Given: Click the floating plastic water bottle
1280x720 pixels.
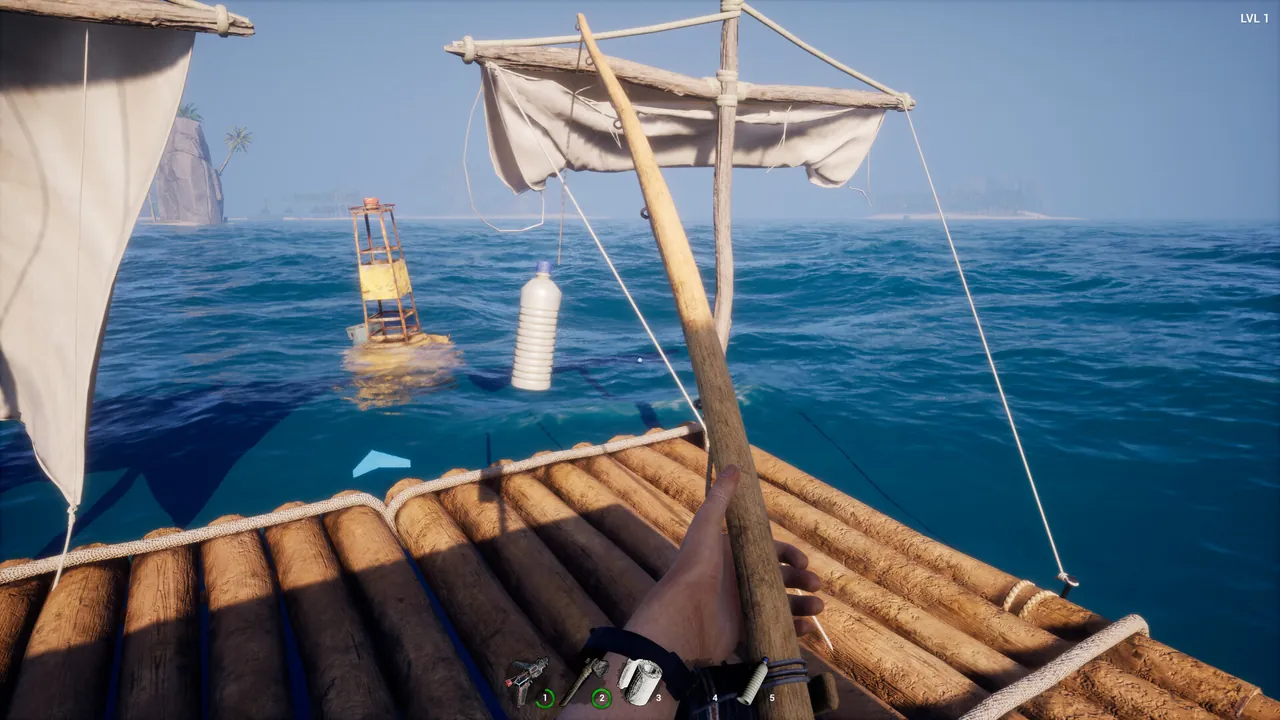Looking at the screenshot, I should point(538,330).
